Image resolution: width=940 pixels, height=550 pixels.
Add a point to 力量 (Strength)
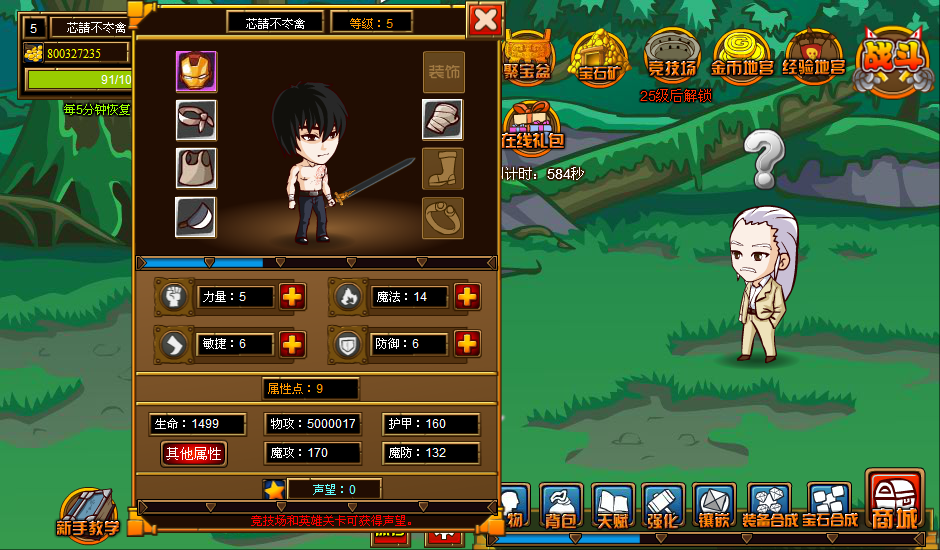click(292, 297)
